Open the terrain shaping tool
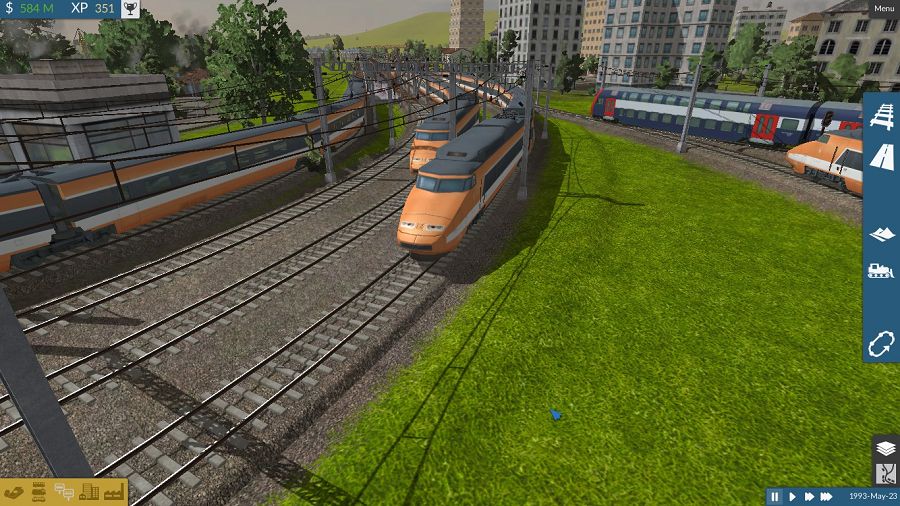The width and height of the screenshot is (900, 506). point(881,234)
